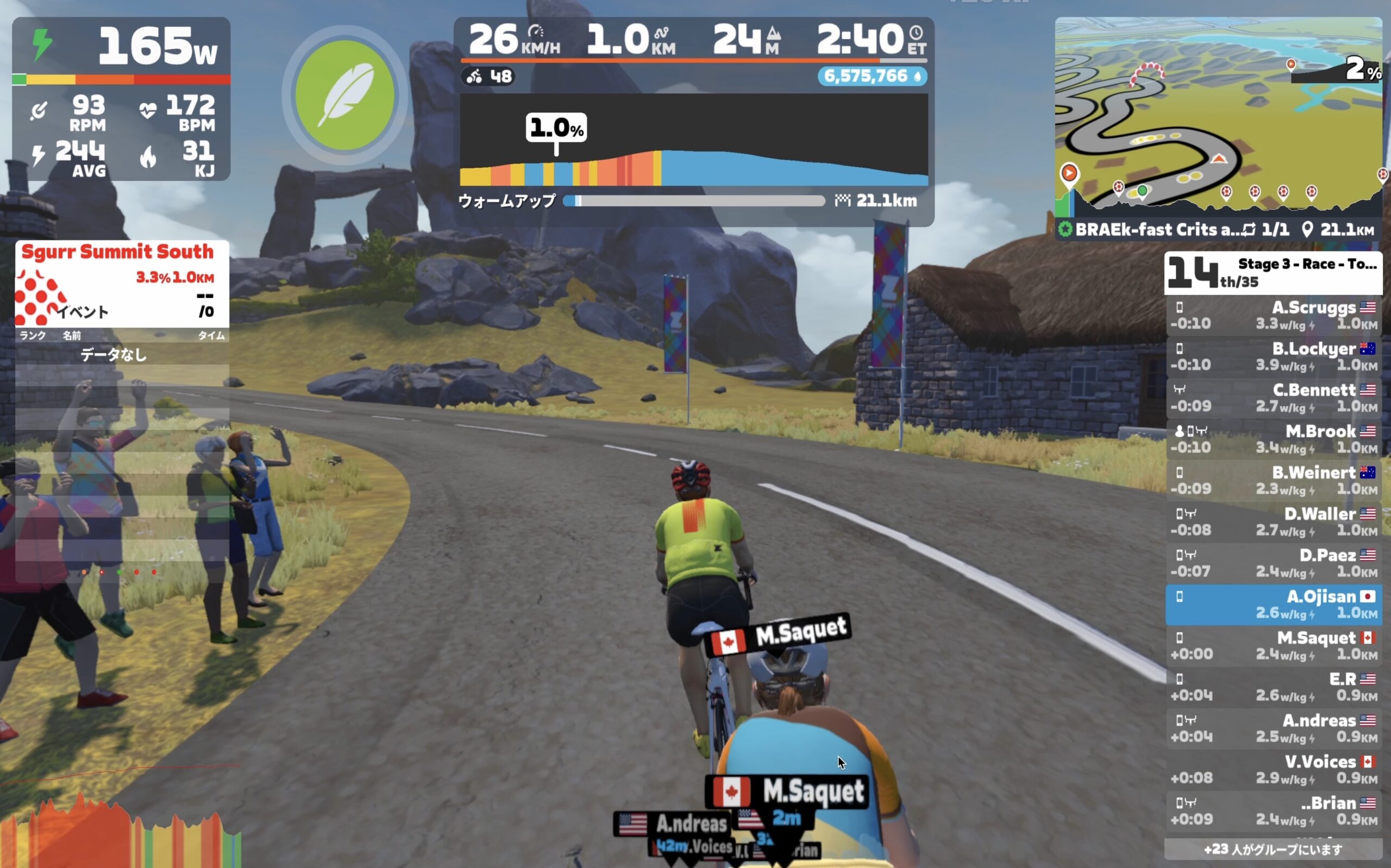1391x868 pixels.
Task: Select B.Lockyer in the rider list
Action: coord(1273,356)
